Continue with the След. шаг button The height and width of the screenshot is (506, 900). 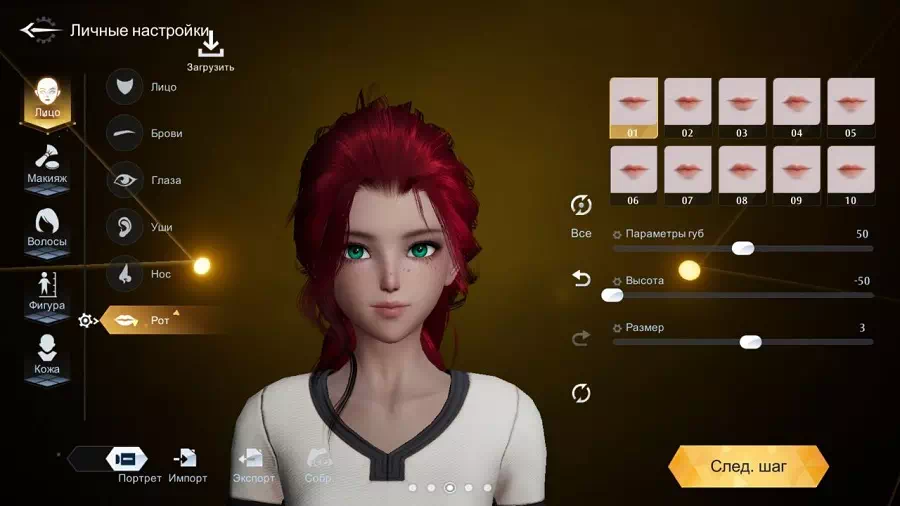748,466
